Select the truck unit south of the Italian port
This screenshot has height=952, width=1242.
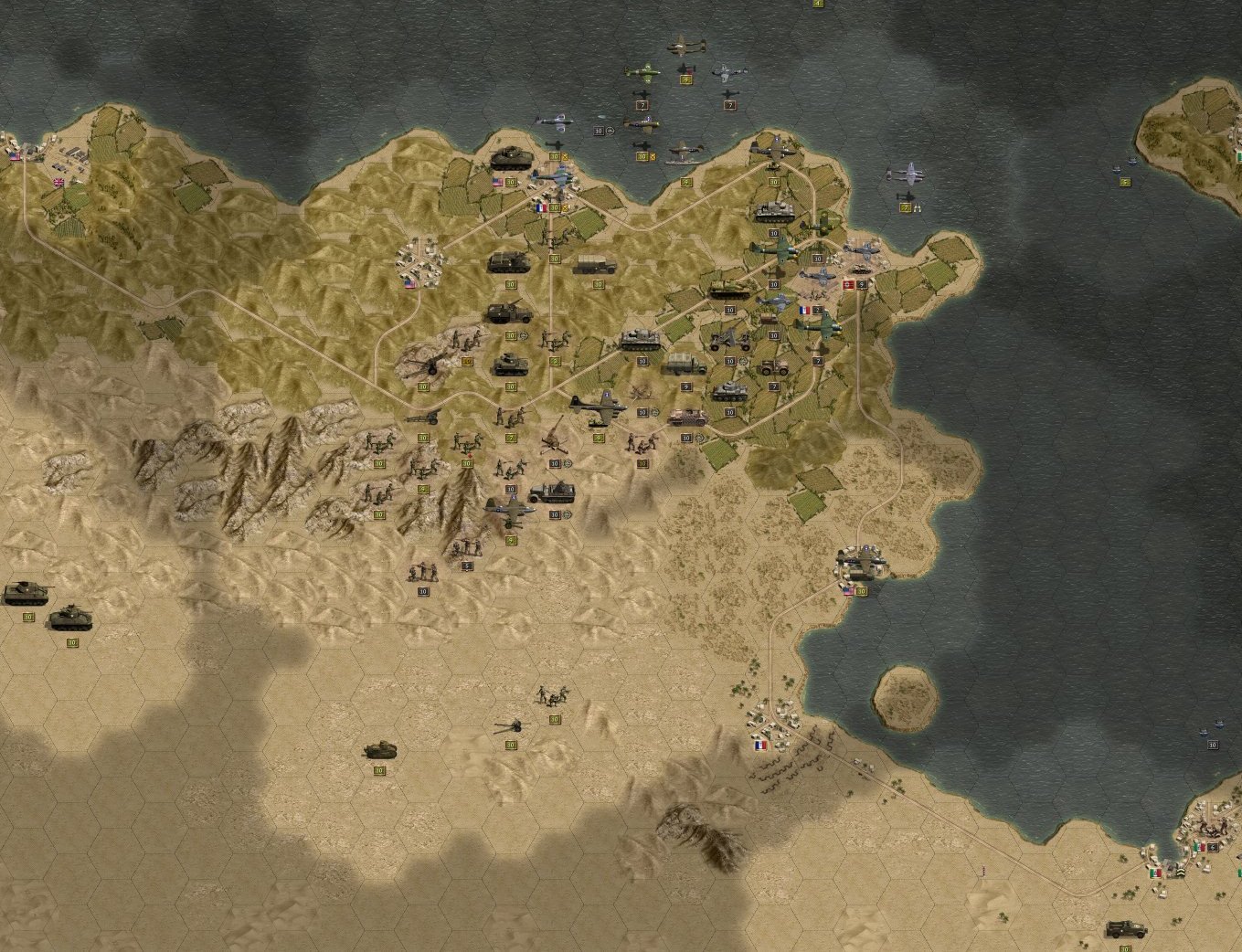[1125, 929]
